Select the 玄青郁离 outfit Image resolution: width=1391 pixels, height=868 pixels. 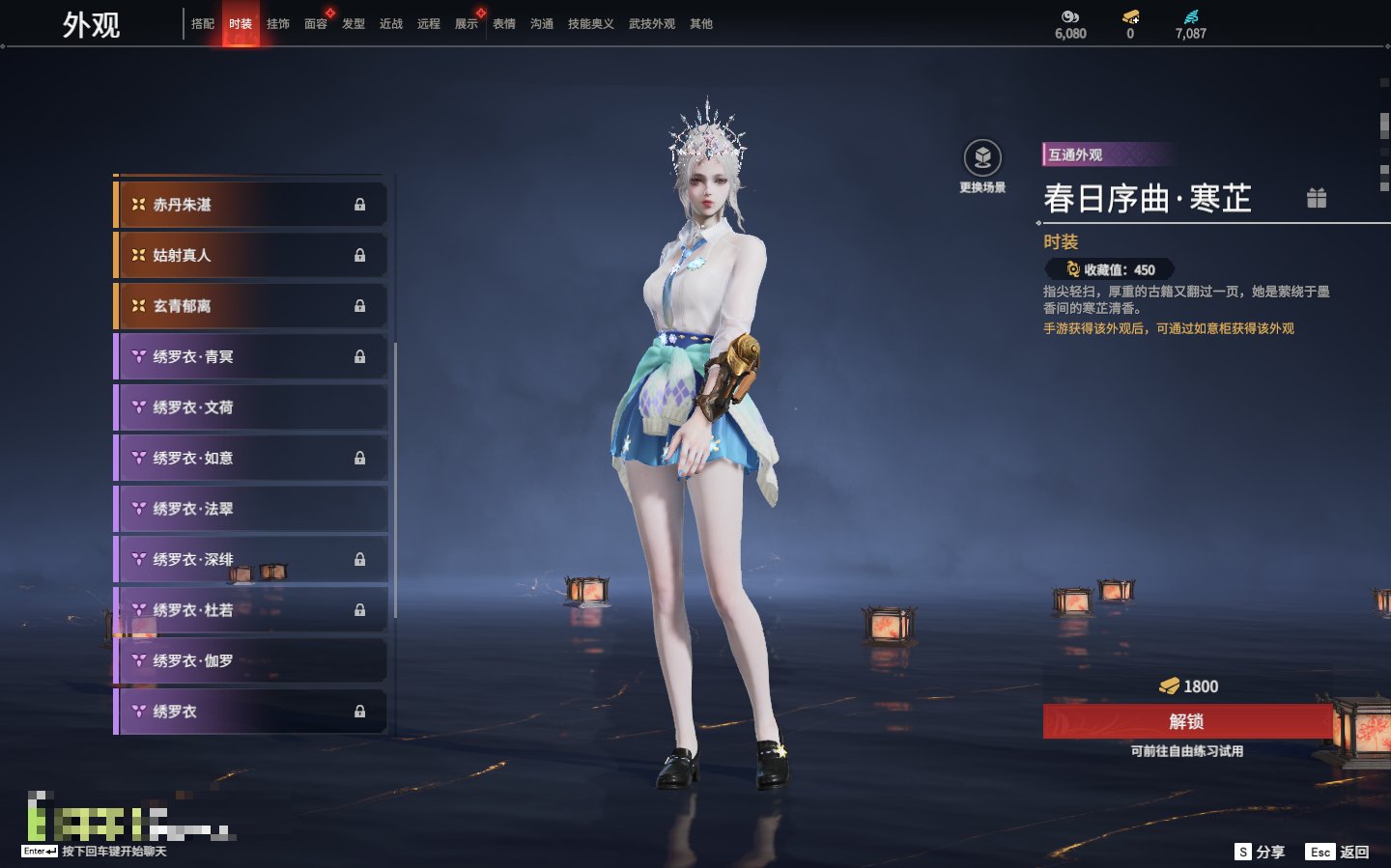click(x=251, y=306)
